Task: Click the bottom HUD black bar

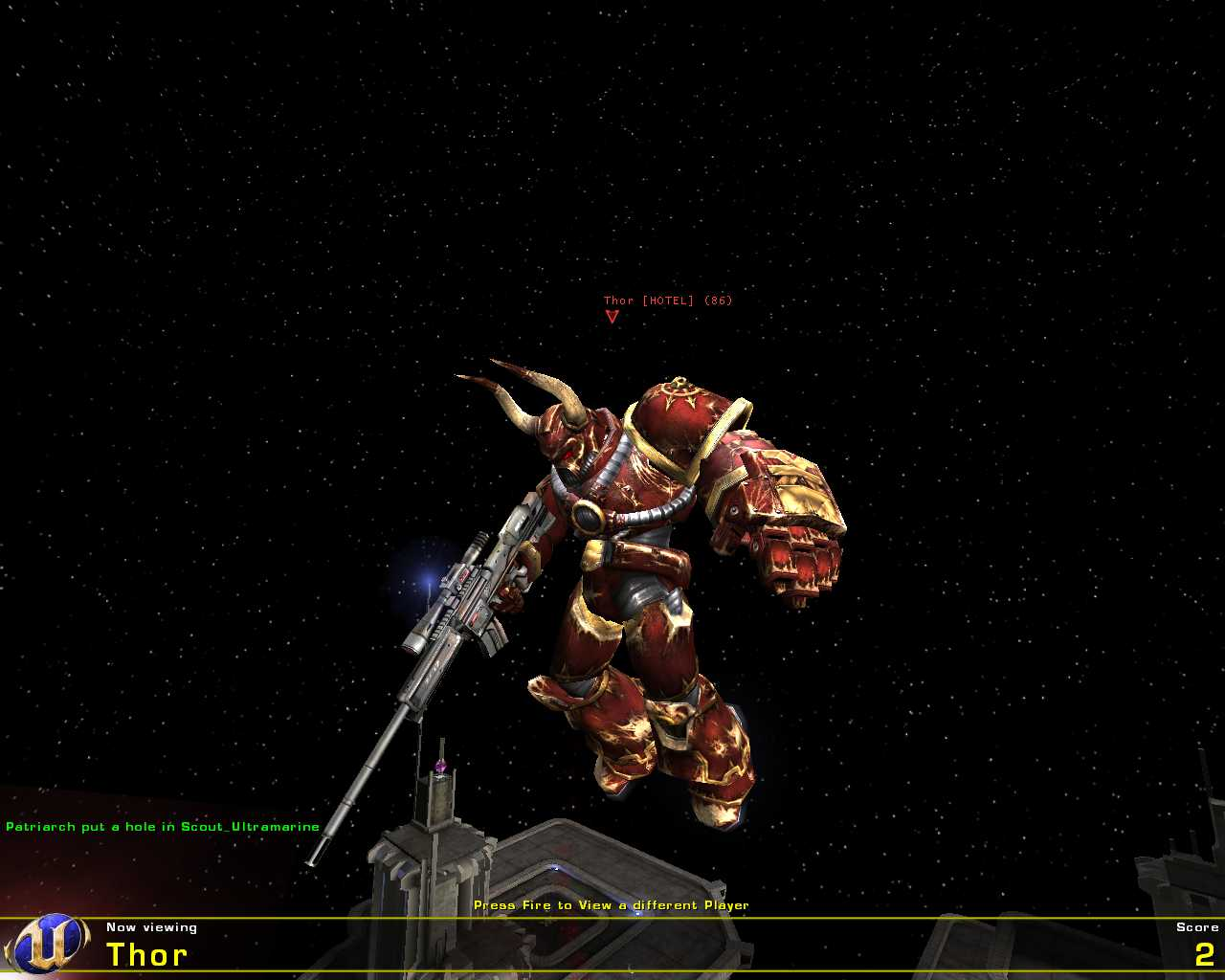Action: (612, 947)
